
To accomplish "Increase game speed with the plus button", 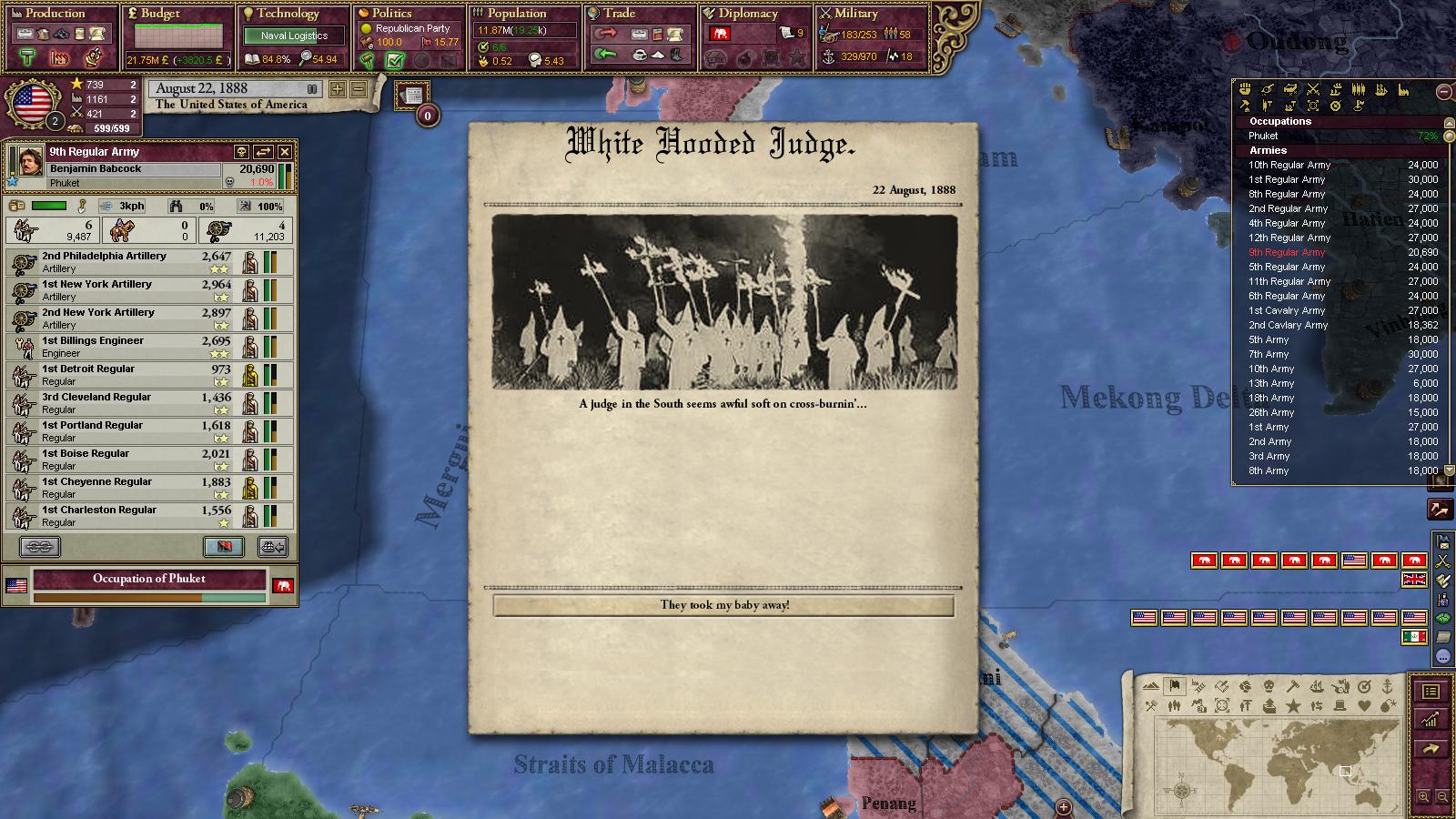I will pos(338,89).
